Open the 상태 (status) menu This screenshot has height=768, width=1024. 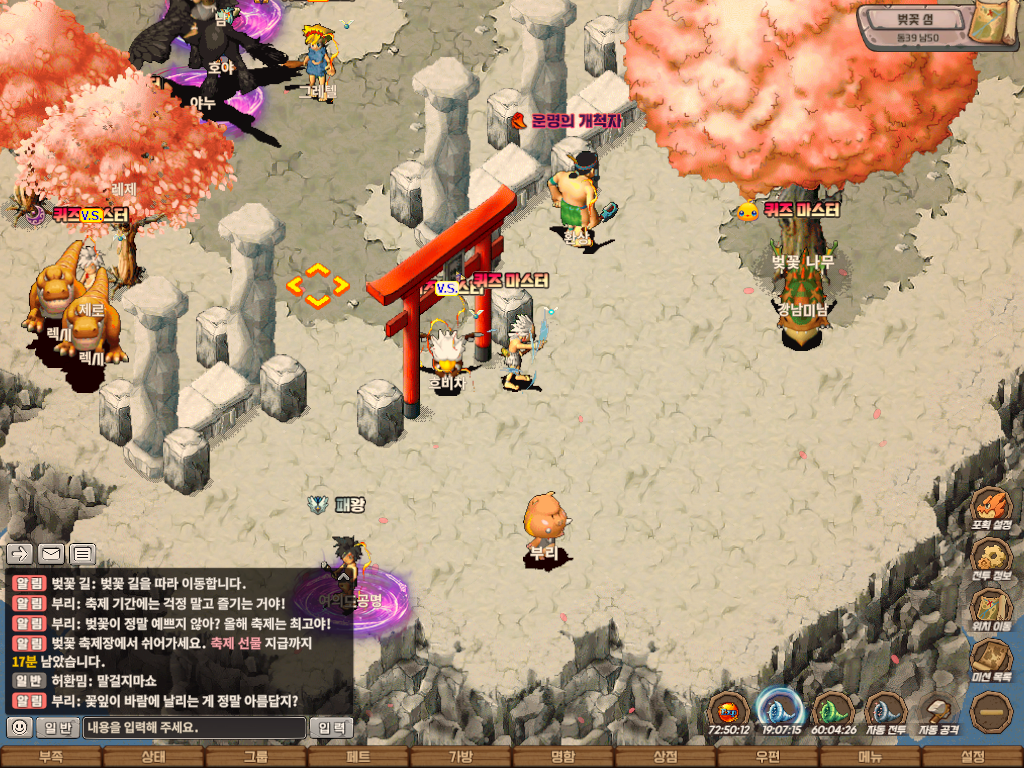pyautogui.click(x=153, y=757)
